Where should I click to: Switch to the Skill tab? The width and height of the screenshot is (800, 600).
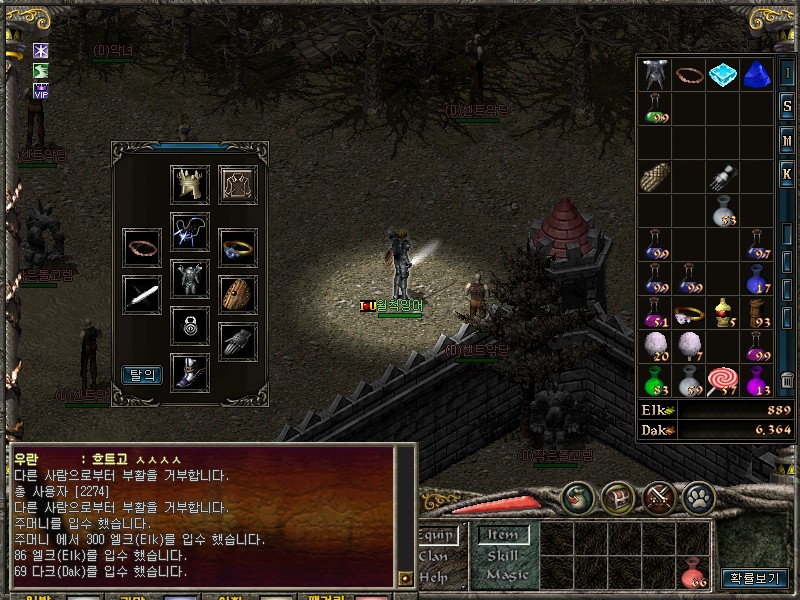tap(503, 555)
